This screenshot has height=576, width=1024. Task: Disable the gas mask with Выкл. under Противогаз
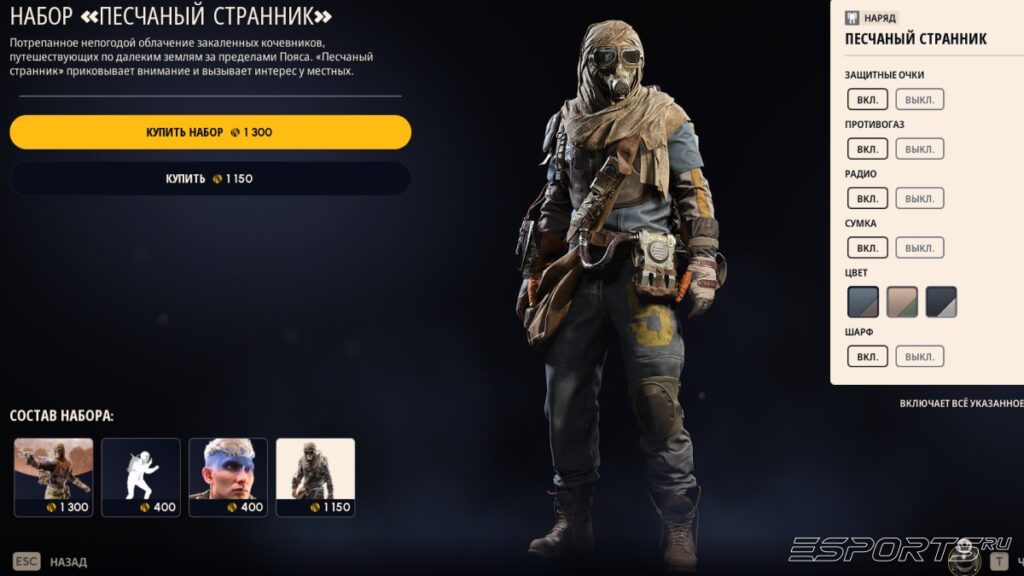point(919,149)
